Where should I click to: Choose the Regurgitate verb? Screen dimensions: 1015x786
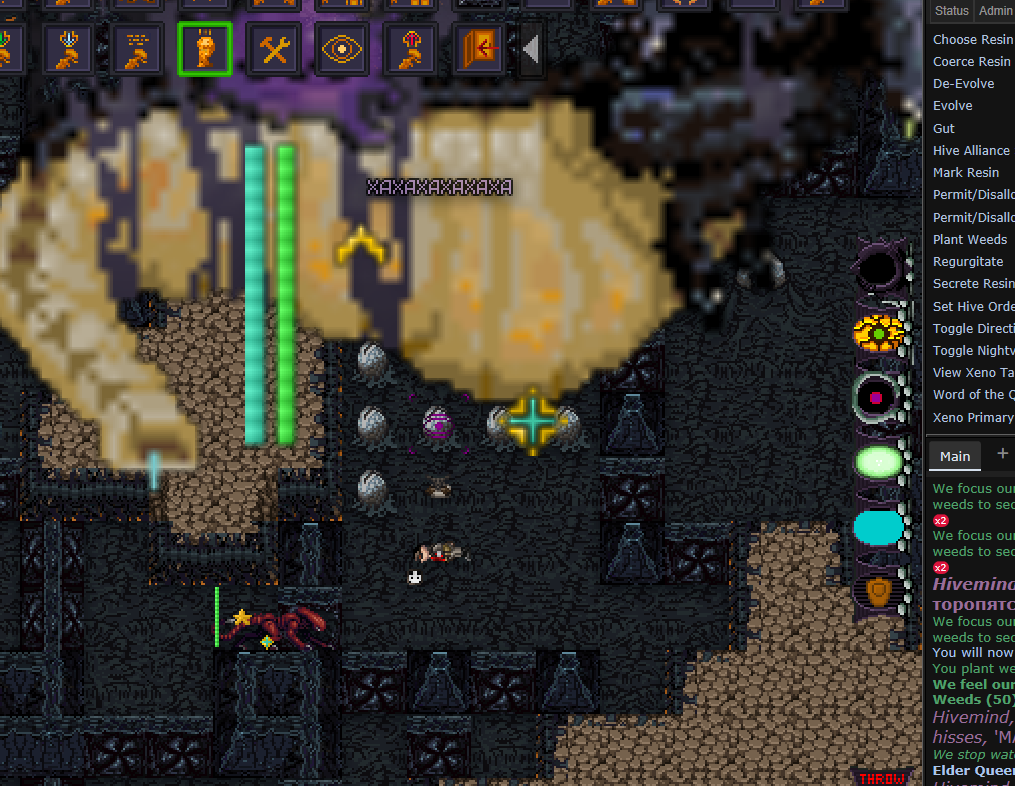pyautogui.click(x=968, y=261)
